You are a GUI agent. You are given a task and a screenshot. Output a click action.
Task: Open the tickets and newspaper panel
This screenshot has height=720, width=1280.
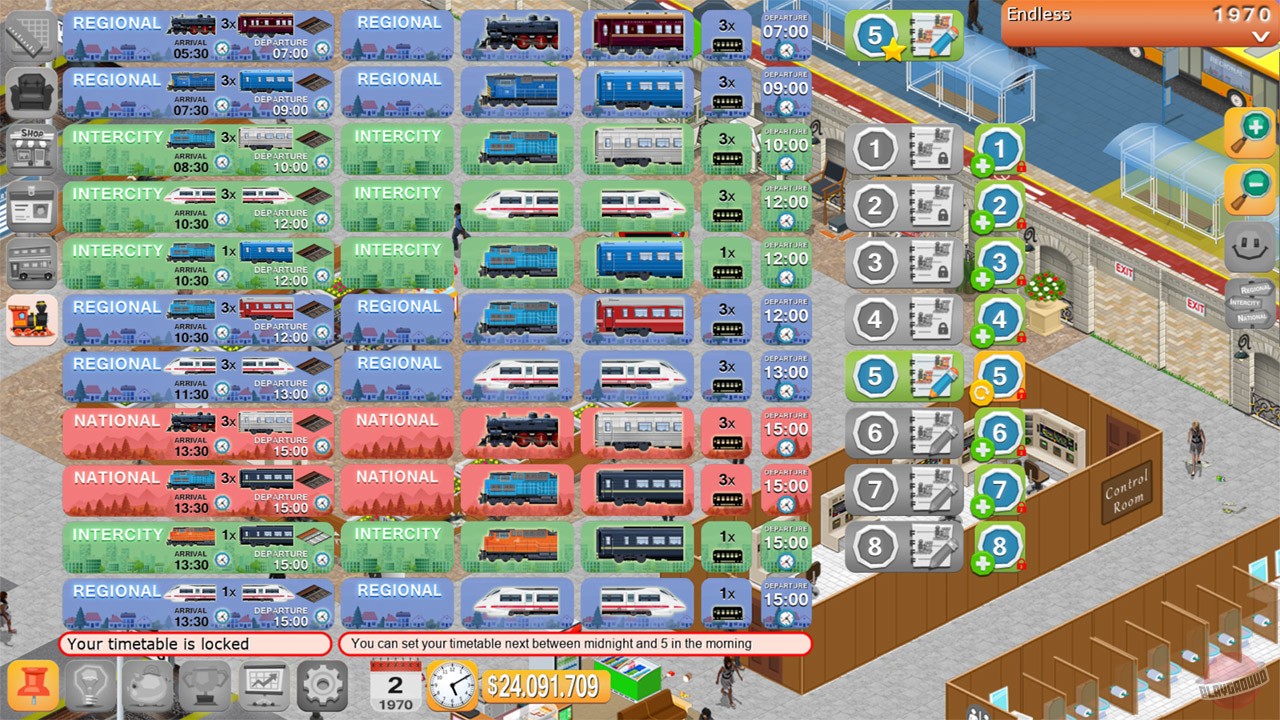(x=31, y=204)
